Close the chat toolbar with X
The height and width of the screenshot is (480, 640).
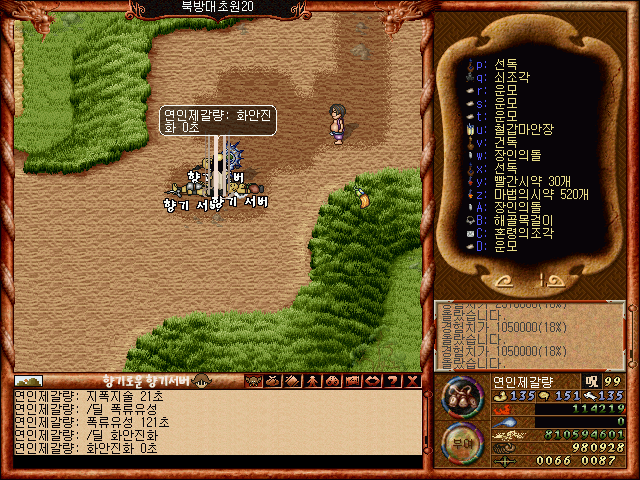tap(413, 381)
